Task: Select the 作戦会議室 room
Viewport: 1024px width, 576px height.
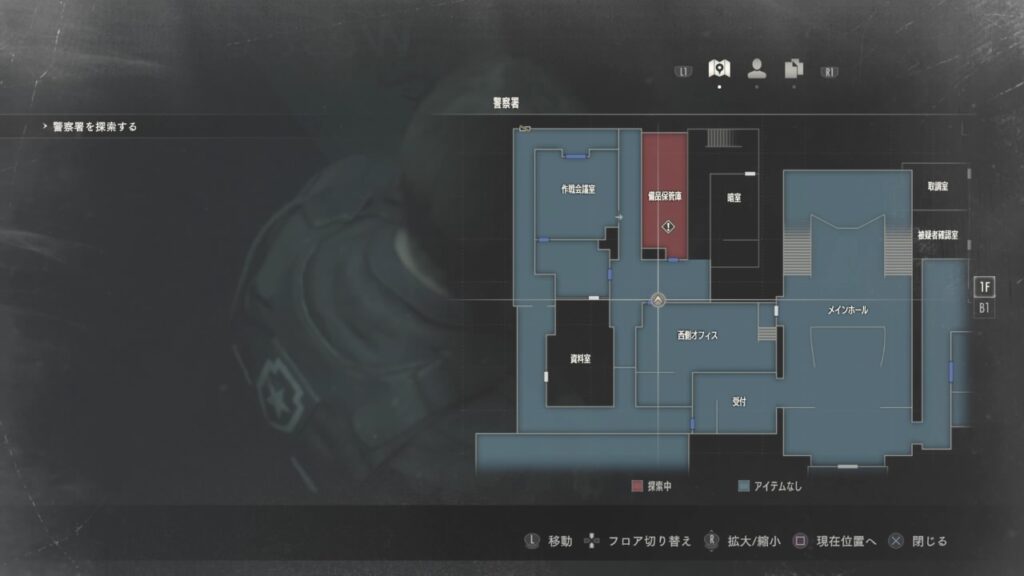Action: tap(578, 190)
